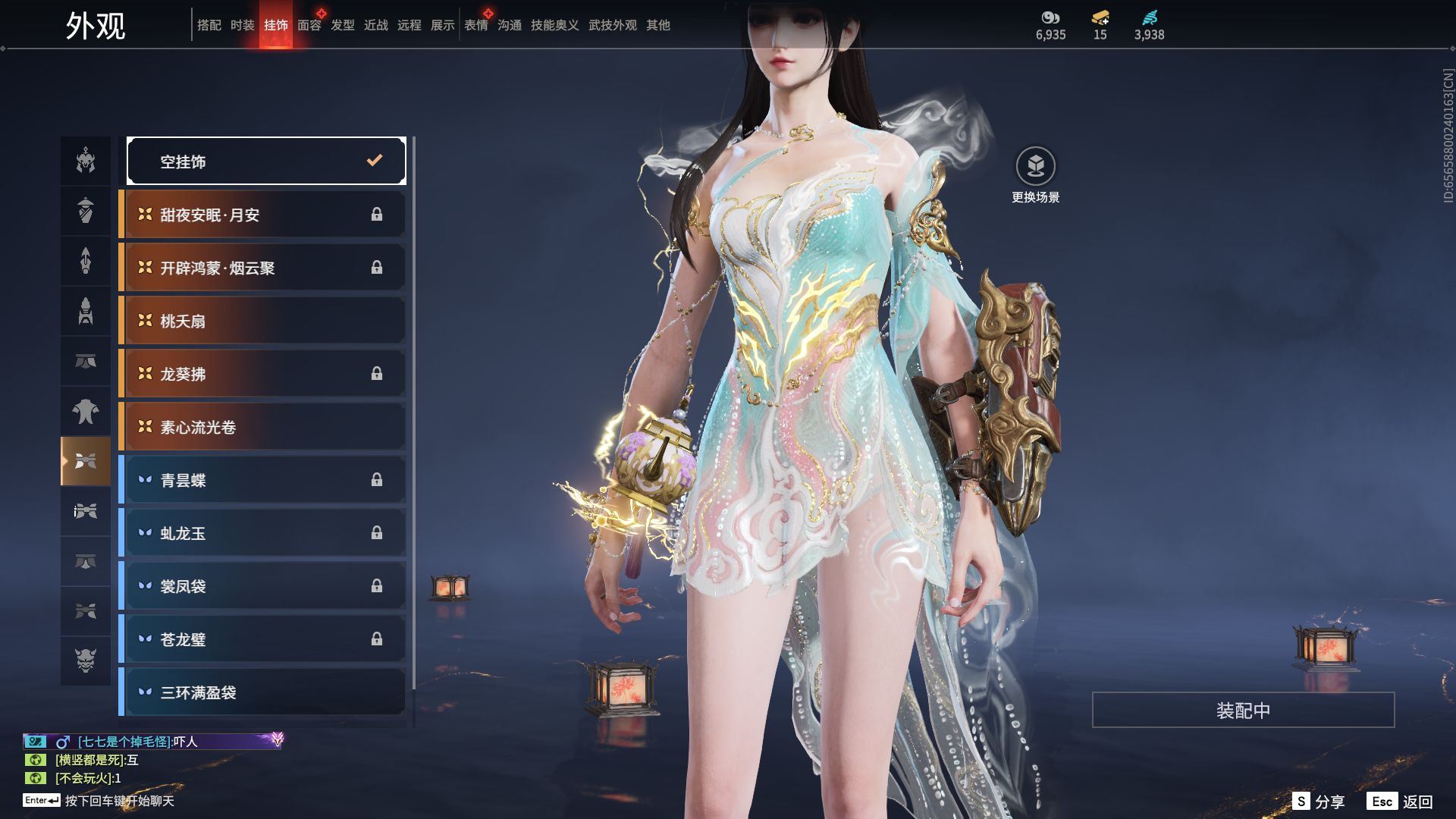Open the chat input box
This screenshot has height=819, width=1456.
pos(119,801)
